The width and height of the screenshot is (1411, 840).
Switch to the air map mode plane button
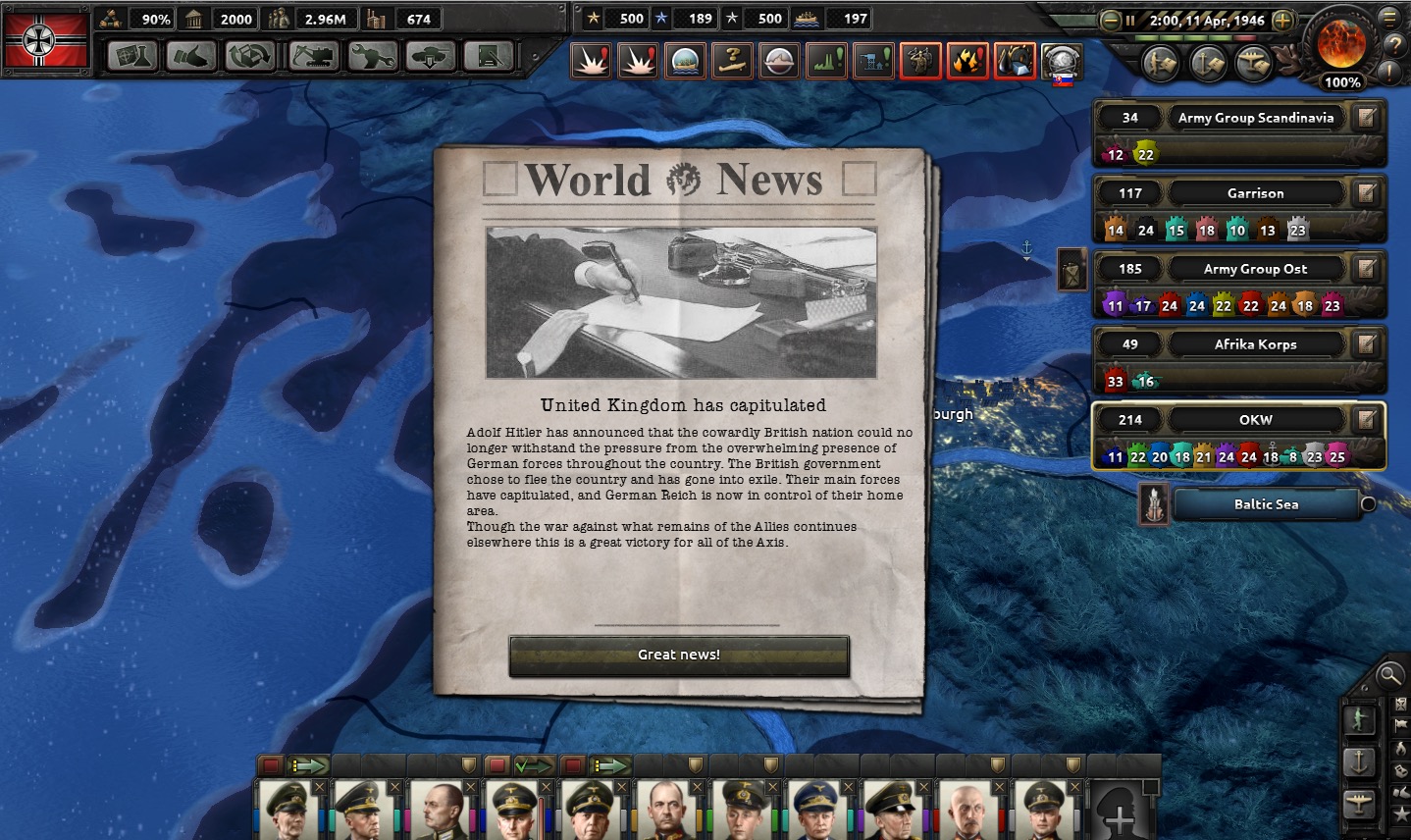pyautogui.click(x=1359, y=803)
